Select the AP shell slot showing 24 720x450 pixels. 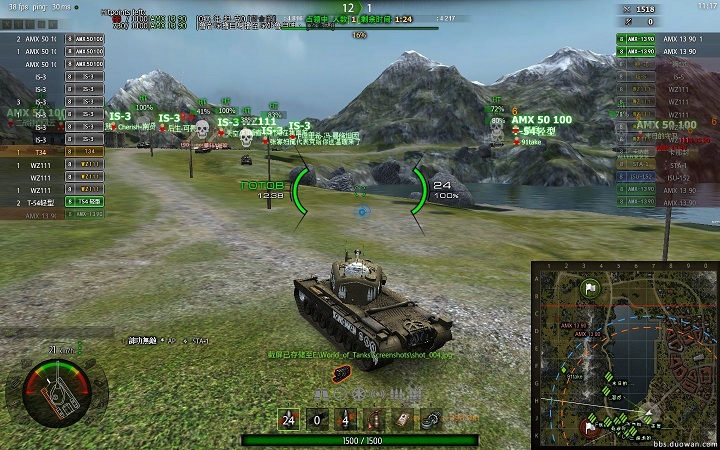click(x=289, y=421)
